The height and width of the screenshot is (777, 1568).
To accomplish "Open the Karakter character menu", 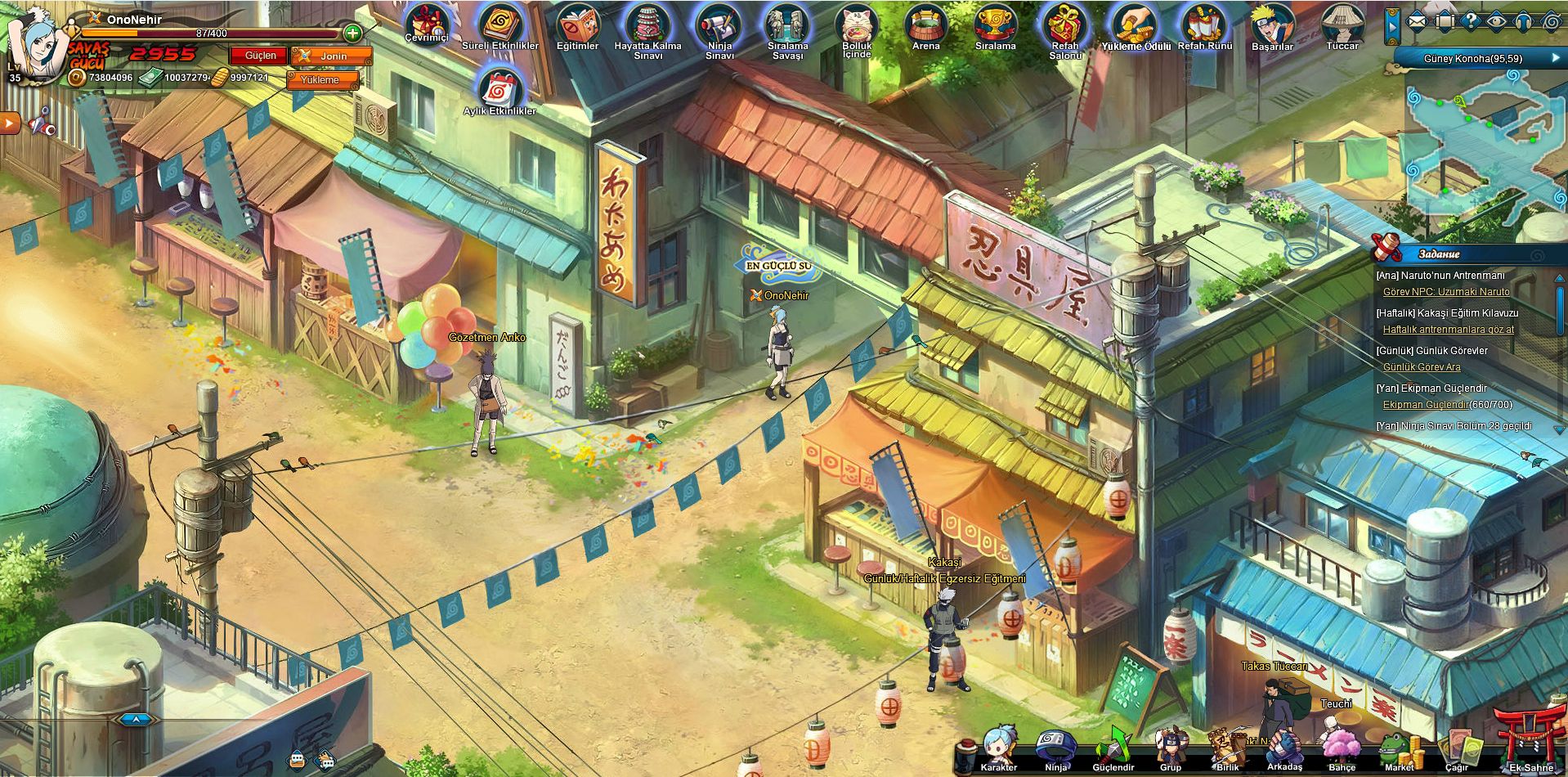I will click(998, 747).
